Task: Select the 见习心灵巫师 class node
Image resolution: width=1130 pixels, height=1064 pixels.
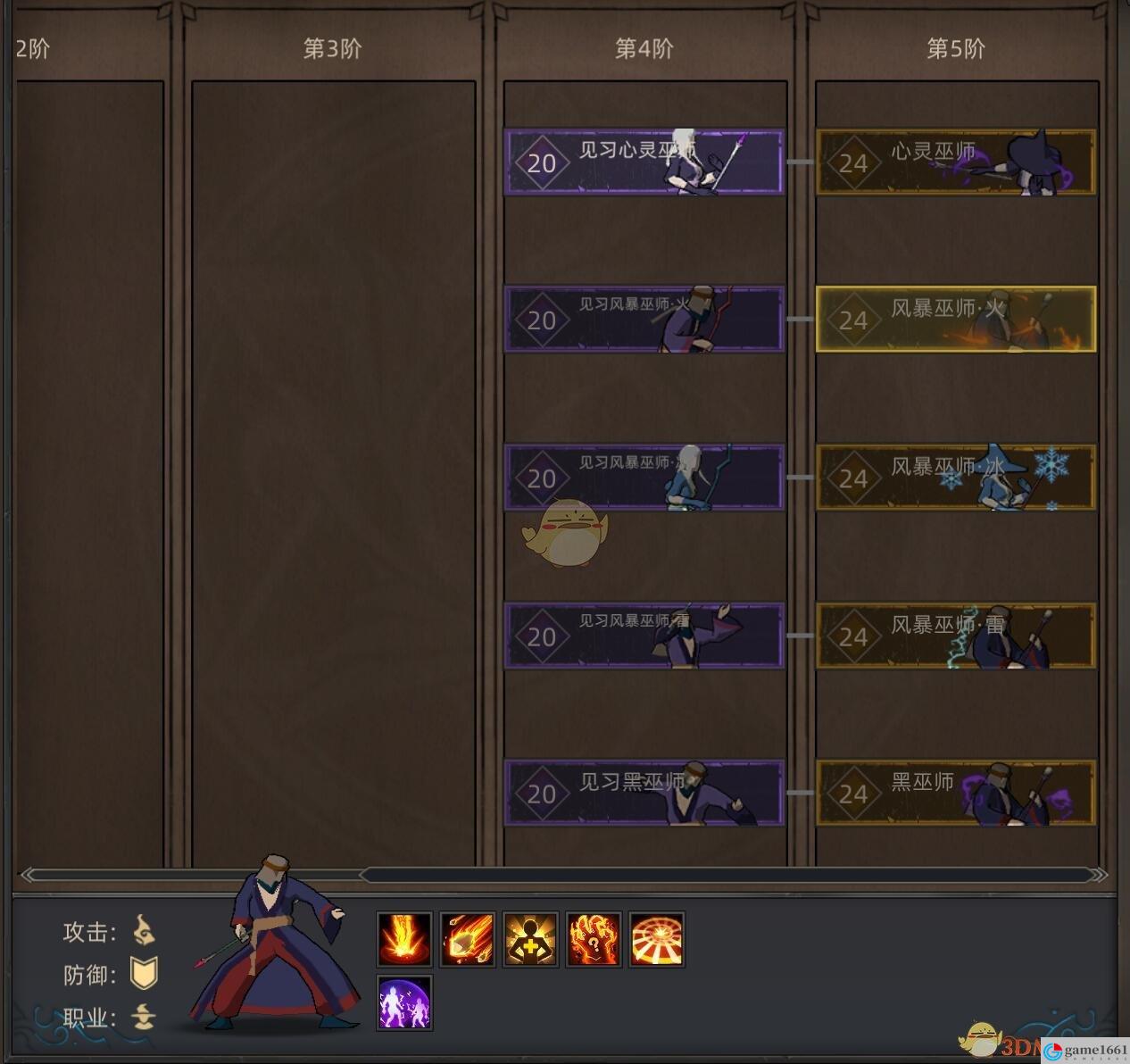Action: pyautogui.click(x=644, y=162)
